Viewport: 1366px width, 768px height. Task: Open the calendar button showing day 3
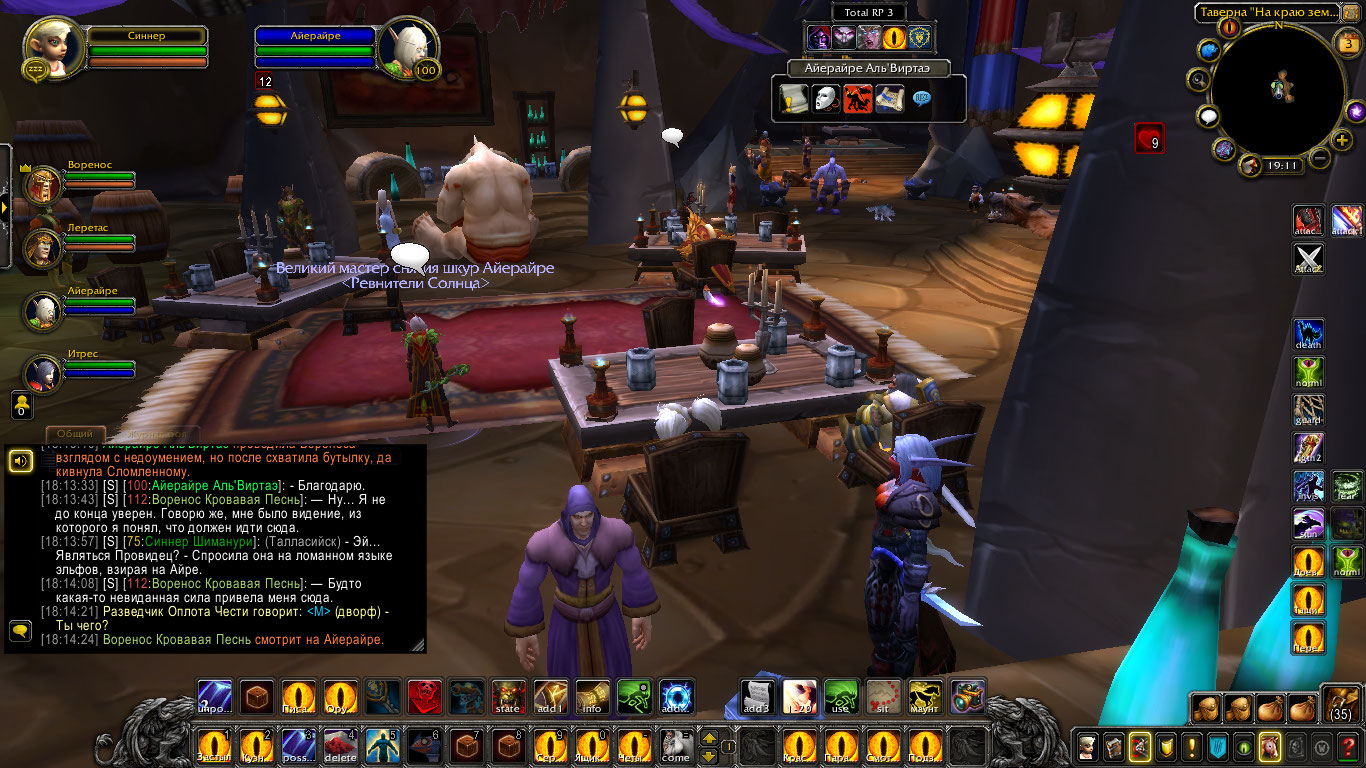(x=1347, y=42)
